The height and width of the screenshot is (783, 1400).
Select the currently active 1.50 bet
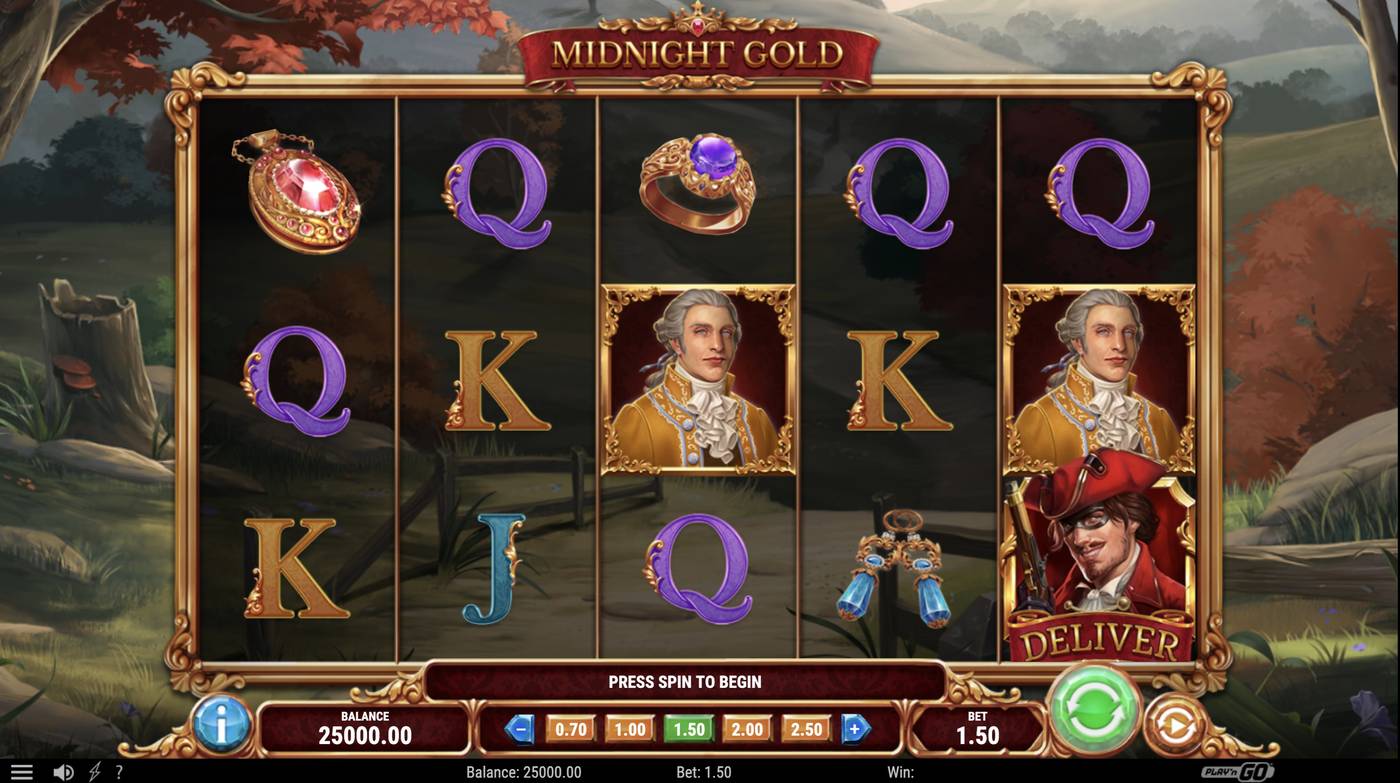pos(686,729)
